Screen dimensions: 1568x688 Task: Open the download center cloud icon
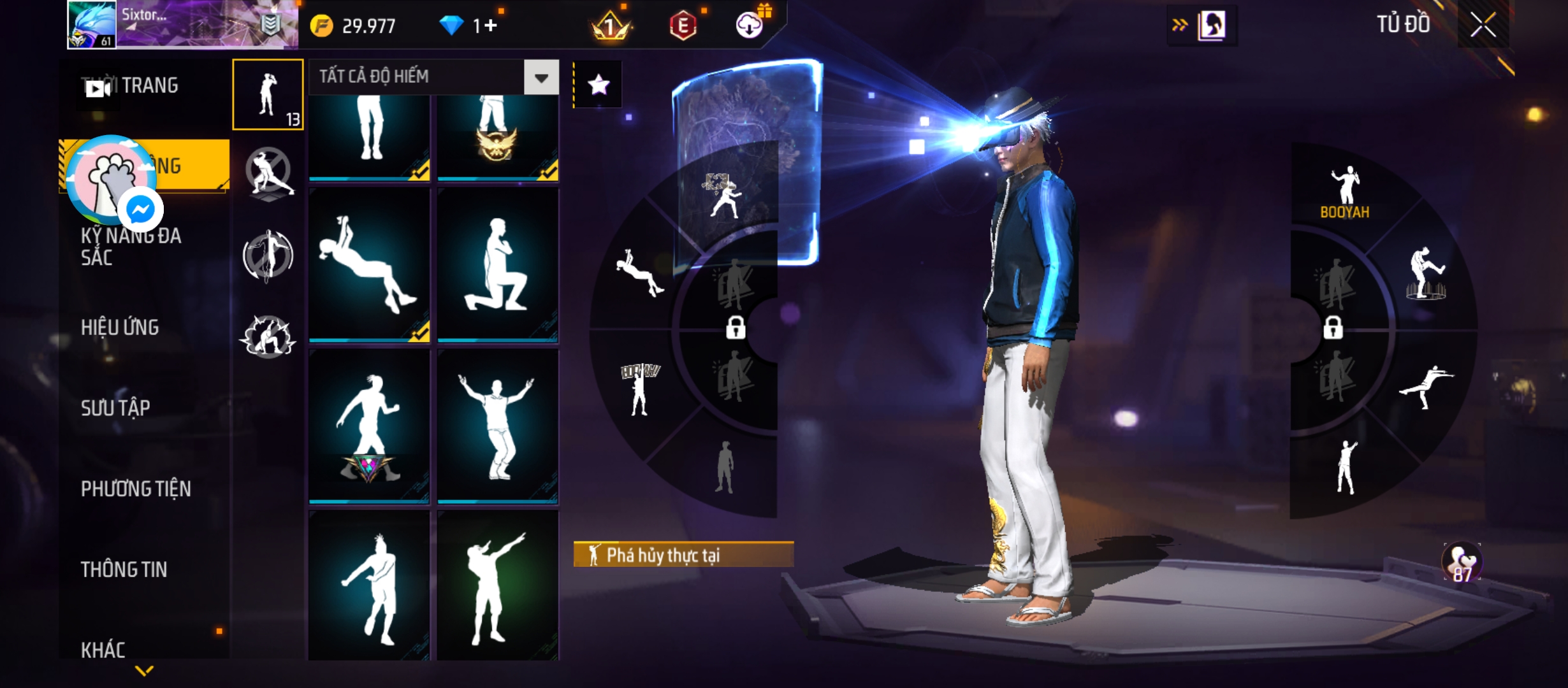coord(750,25)
